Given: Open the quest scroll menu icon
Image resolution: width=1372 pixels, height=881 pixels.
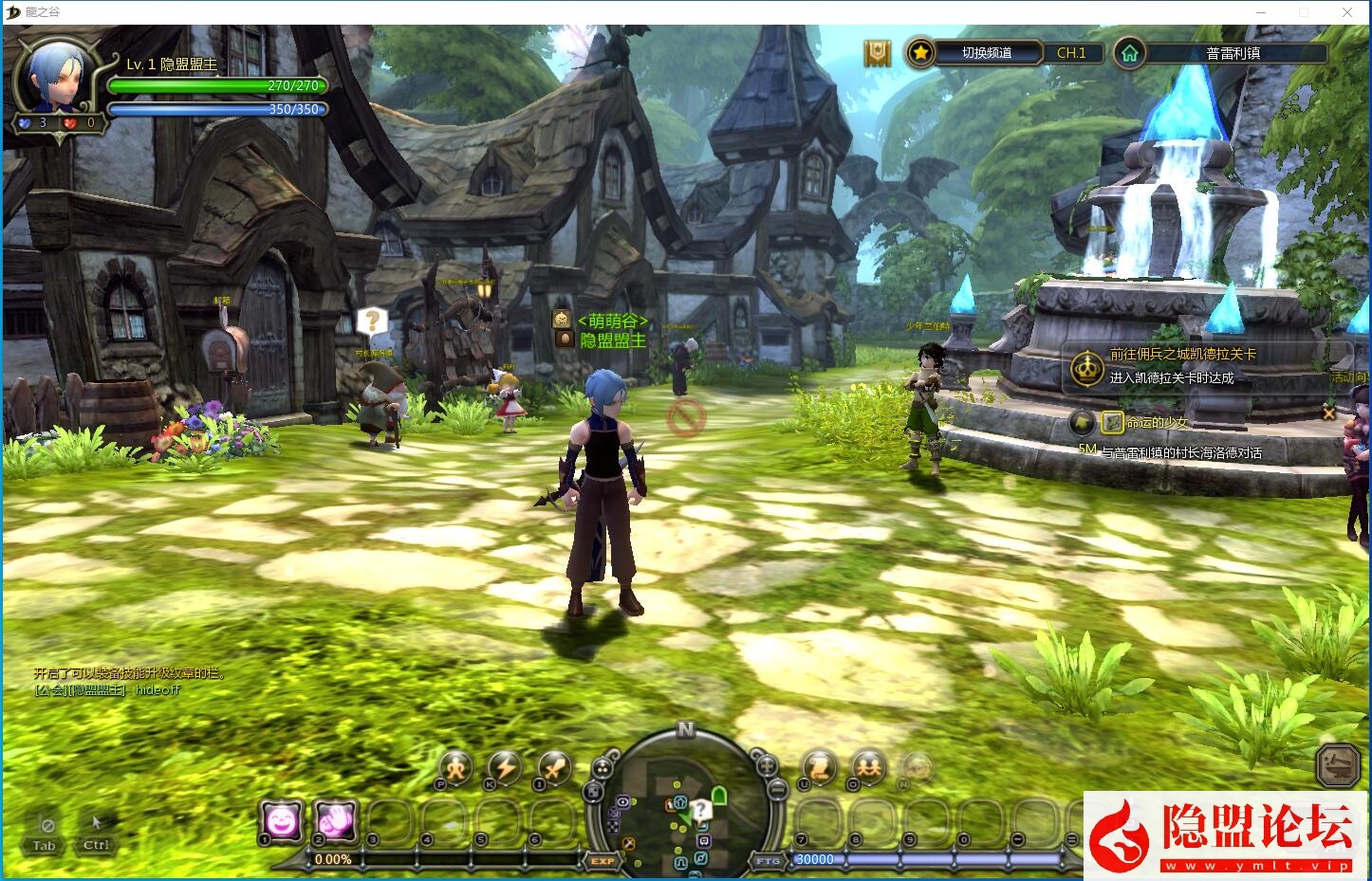Looking at the screenshot, I should [819, 766].
